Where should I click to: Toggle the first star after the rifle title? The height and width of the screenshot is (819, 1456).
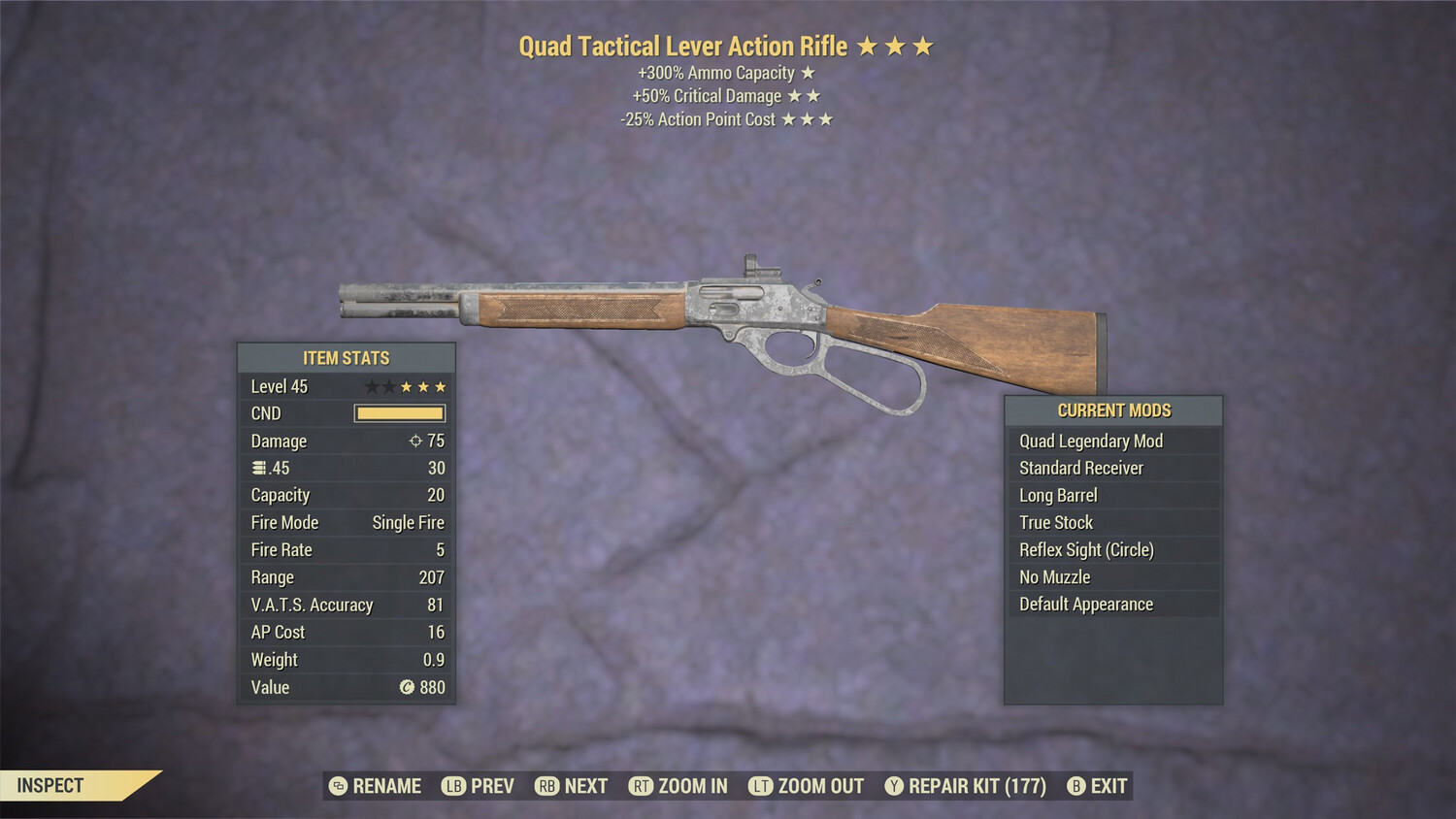pos(869,45)
